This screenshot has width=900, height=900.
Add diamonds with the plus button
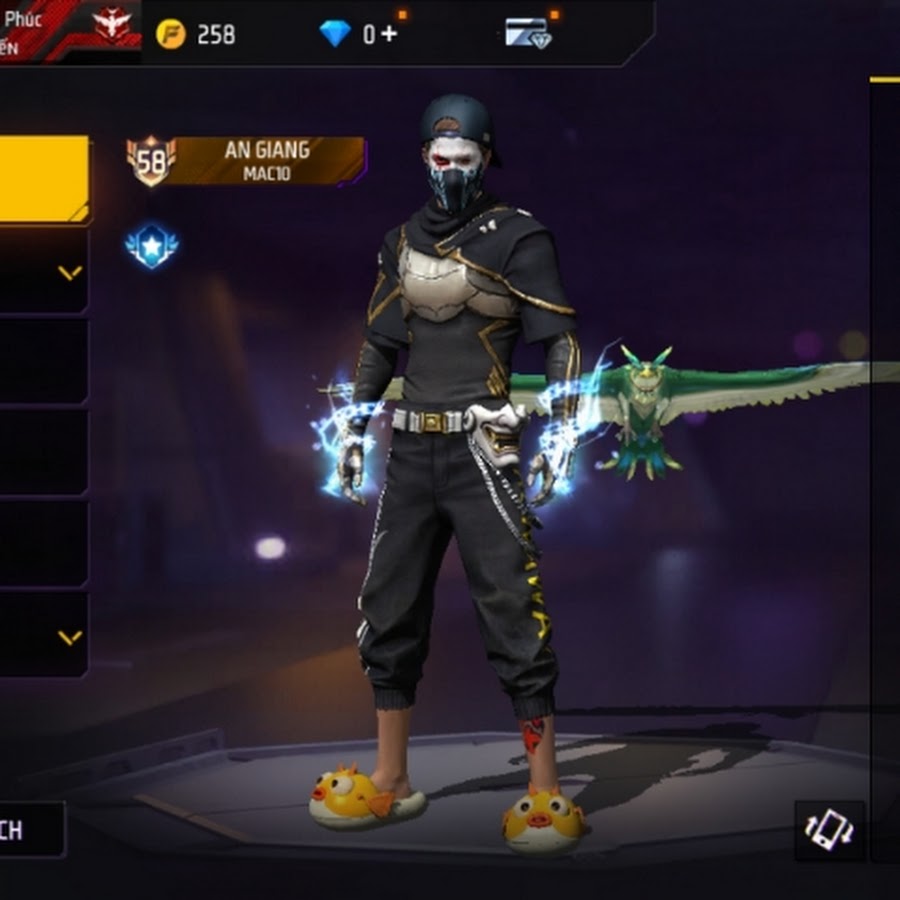pyautogui.click(x=388, y=34)
